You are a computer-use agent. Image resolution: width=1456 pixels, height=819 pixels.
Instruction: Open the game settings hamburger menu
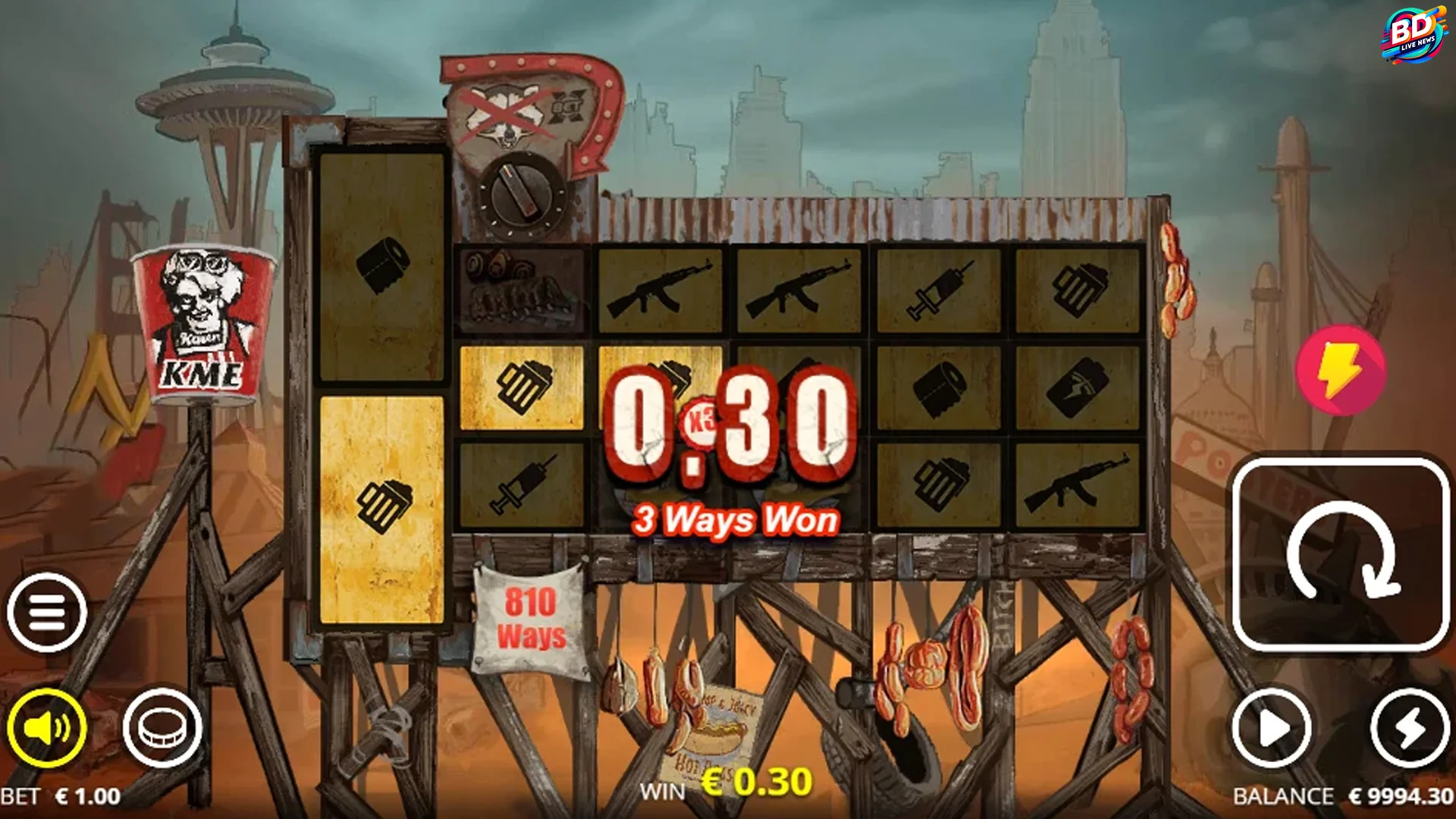click(47, 610)
